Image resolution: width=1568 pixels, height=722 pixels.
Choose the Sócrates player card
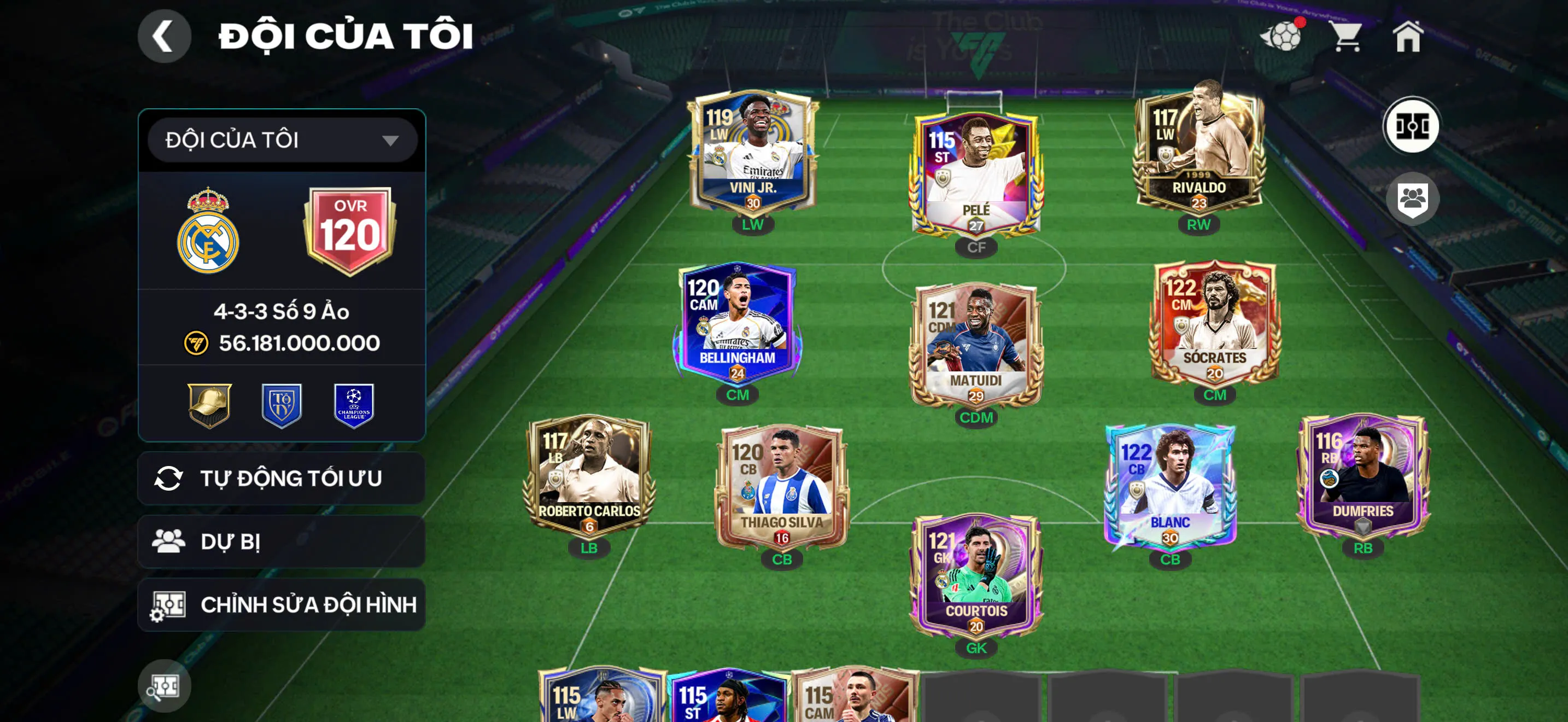1214,323
